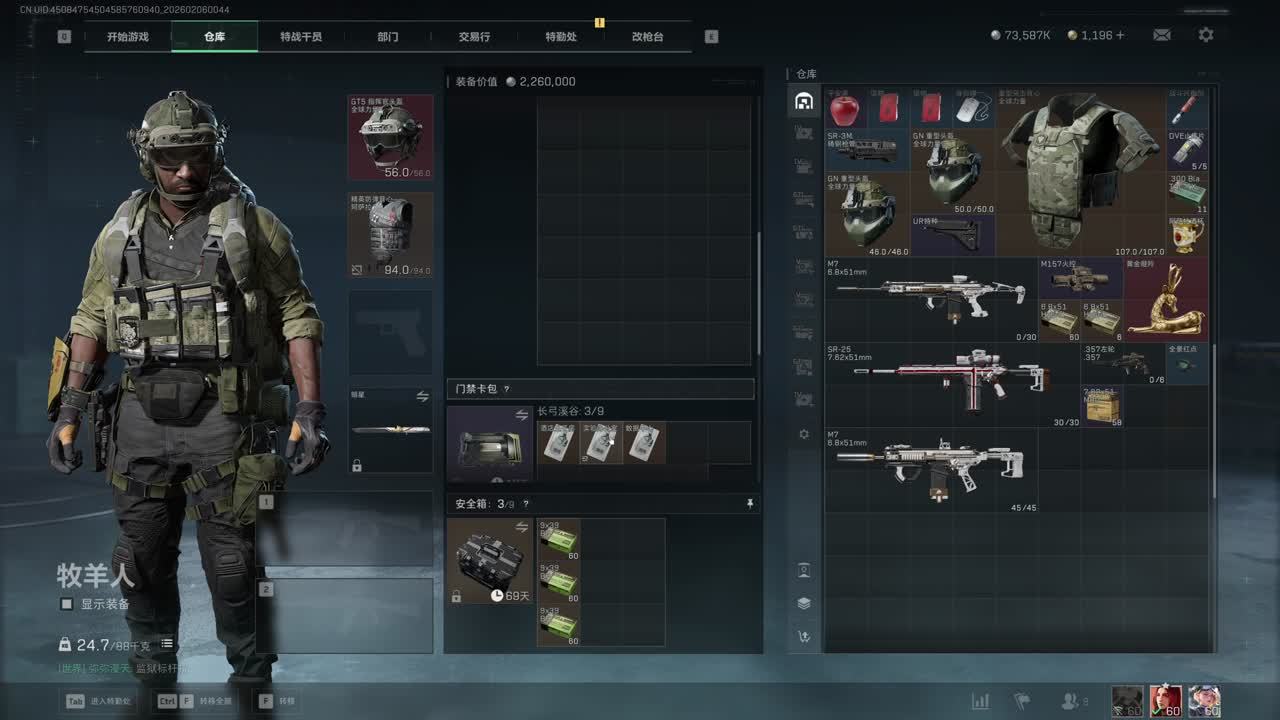Image resolution: width=1280 pixels, height=720 pixels.
Task: Open the 特勤处 tab
Action: pyautogui.click(x=561, y=37)
